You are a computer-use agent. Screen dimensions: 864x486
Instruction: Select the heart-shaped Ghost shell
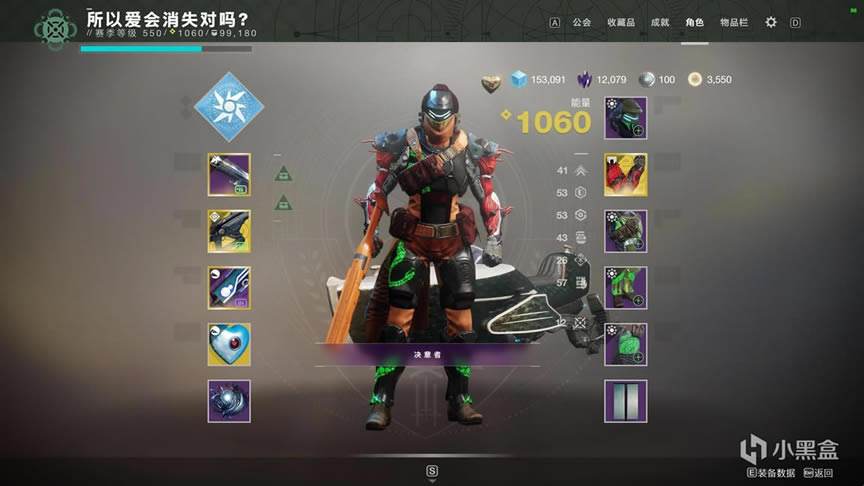point(229,345)
